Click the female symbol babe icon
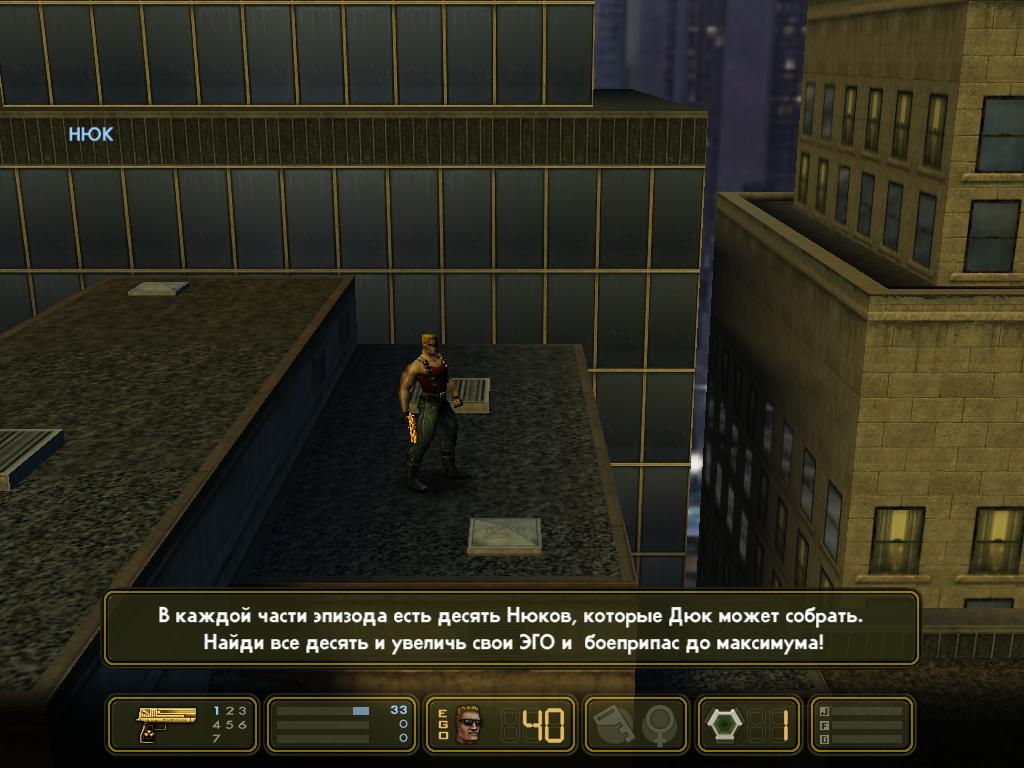 click(659, 724)
